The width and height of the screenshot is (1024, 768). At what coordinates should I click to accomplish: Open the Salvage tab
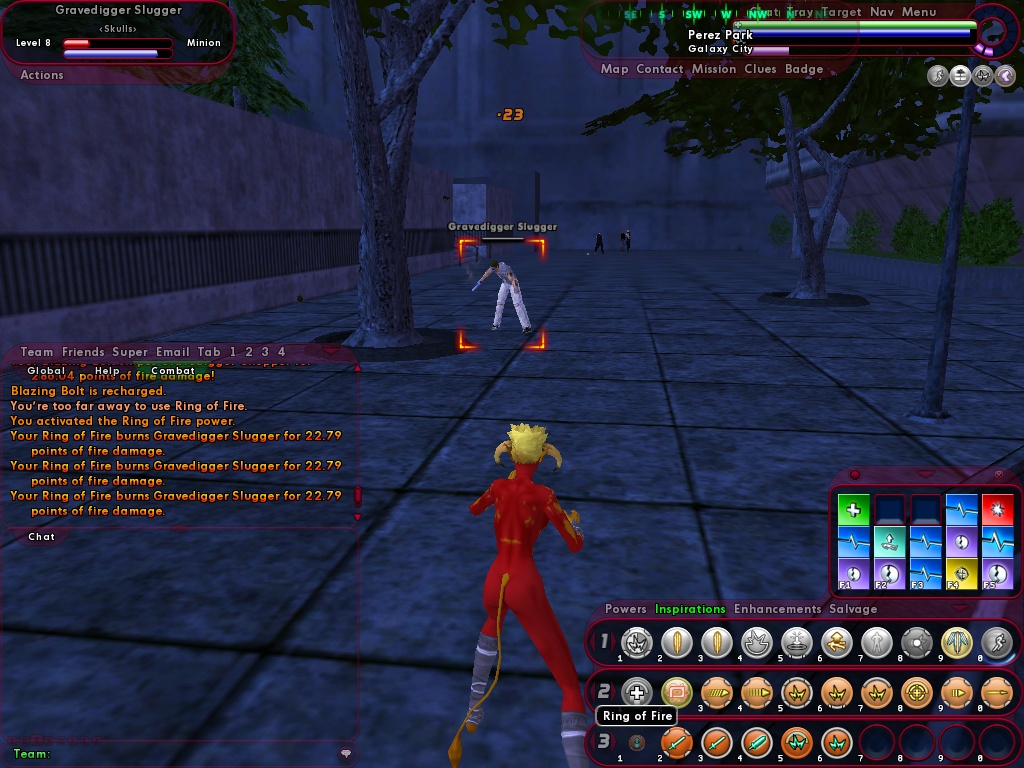pyautogui.click(x=853, y=609)
